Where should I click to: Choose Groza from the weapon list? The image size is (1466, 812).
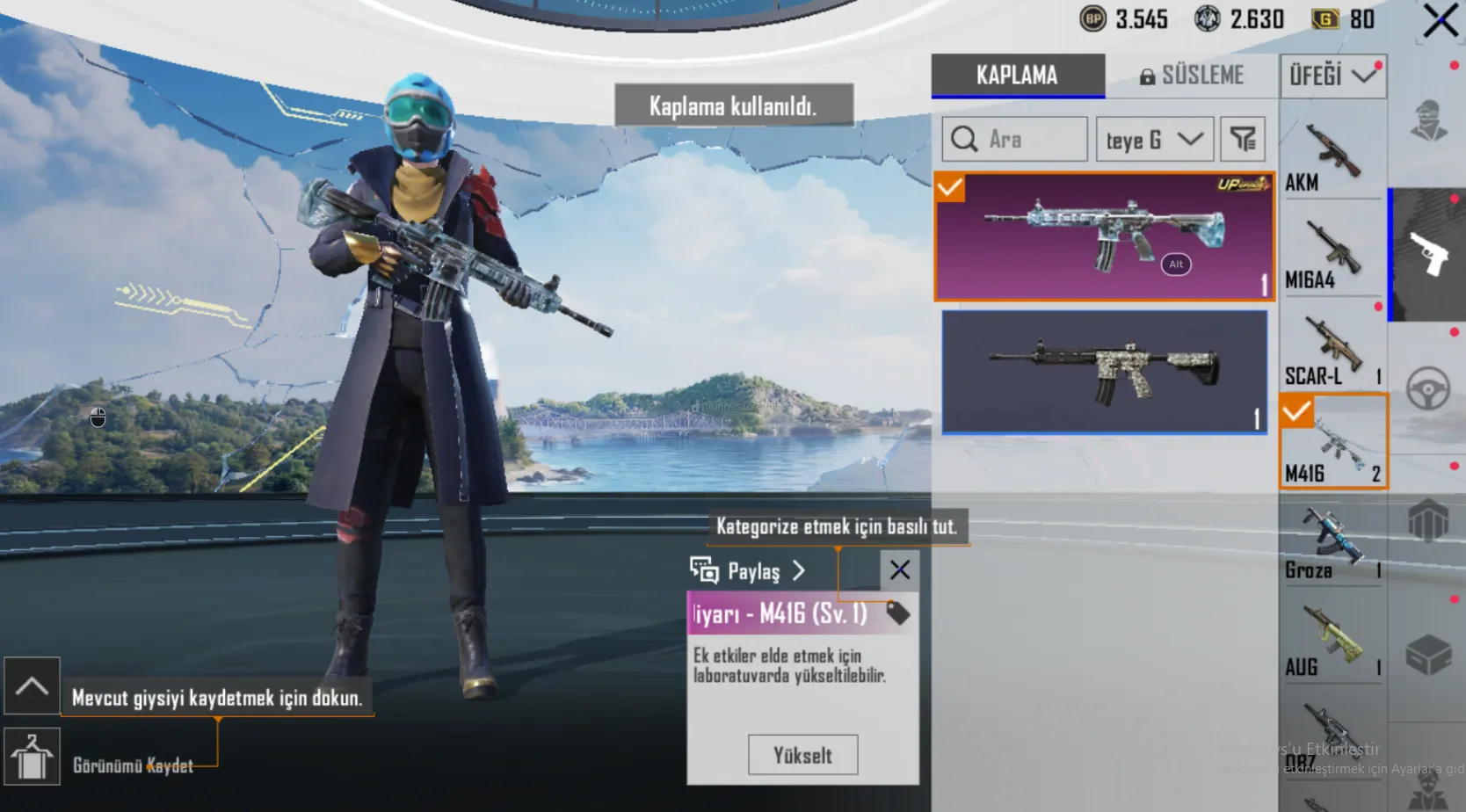[1332, 545]
